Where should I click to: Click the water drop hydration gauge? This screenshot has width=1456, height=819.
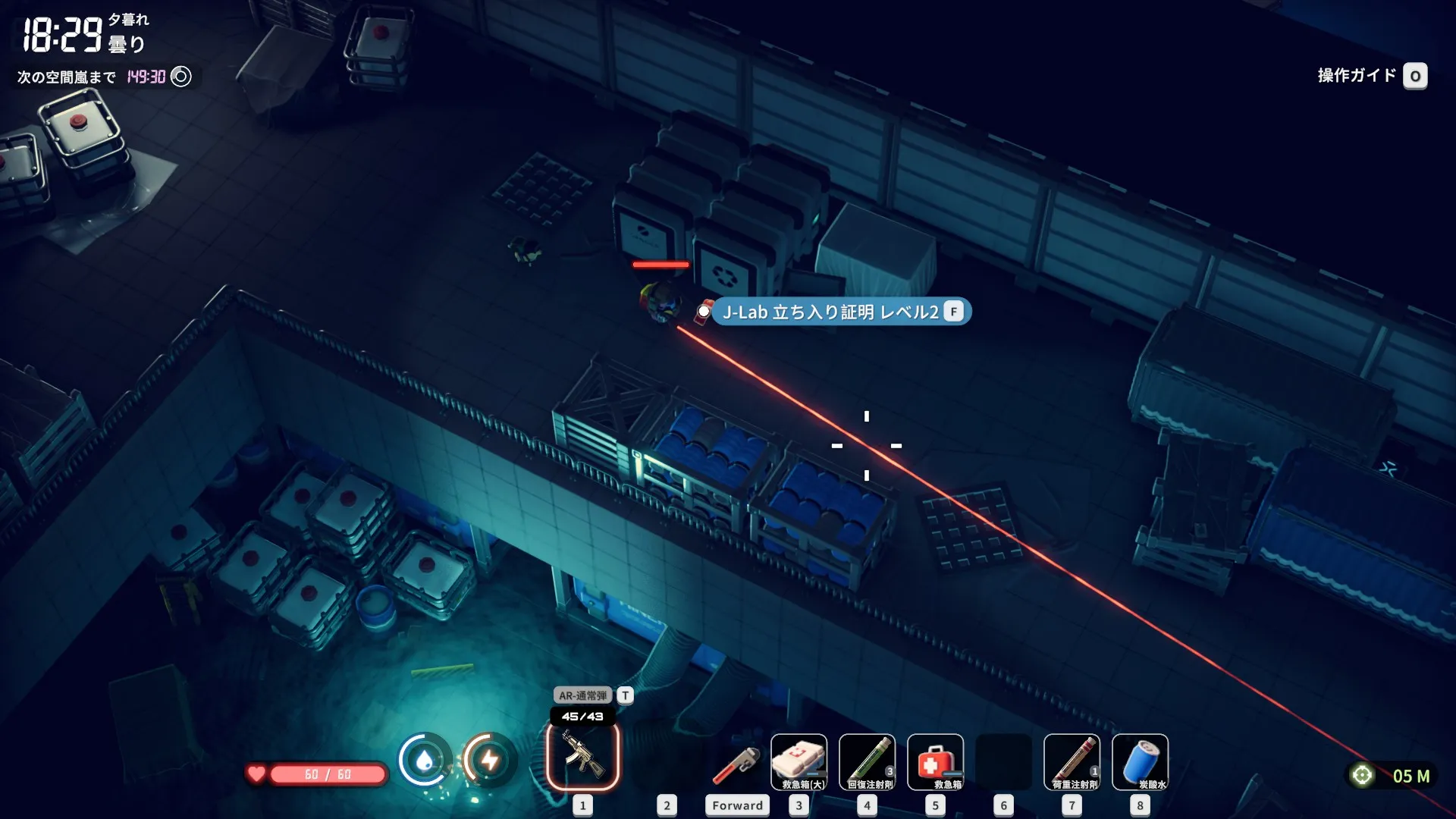pos(425,759)
